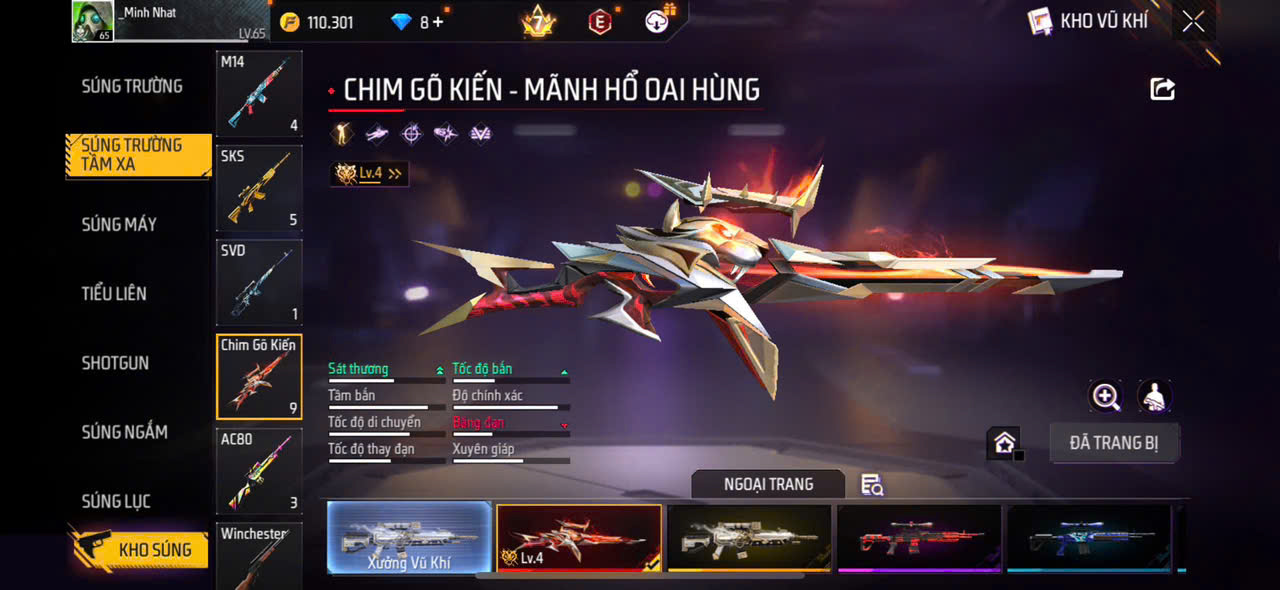
Task: Open the Súng Ngắm category
Action: point(124,432)
